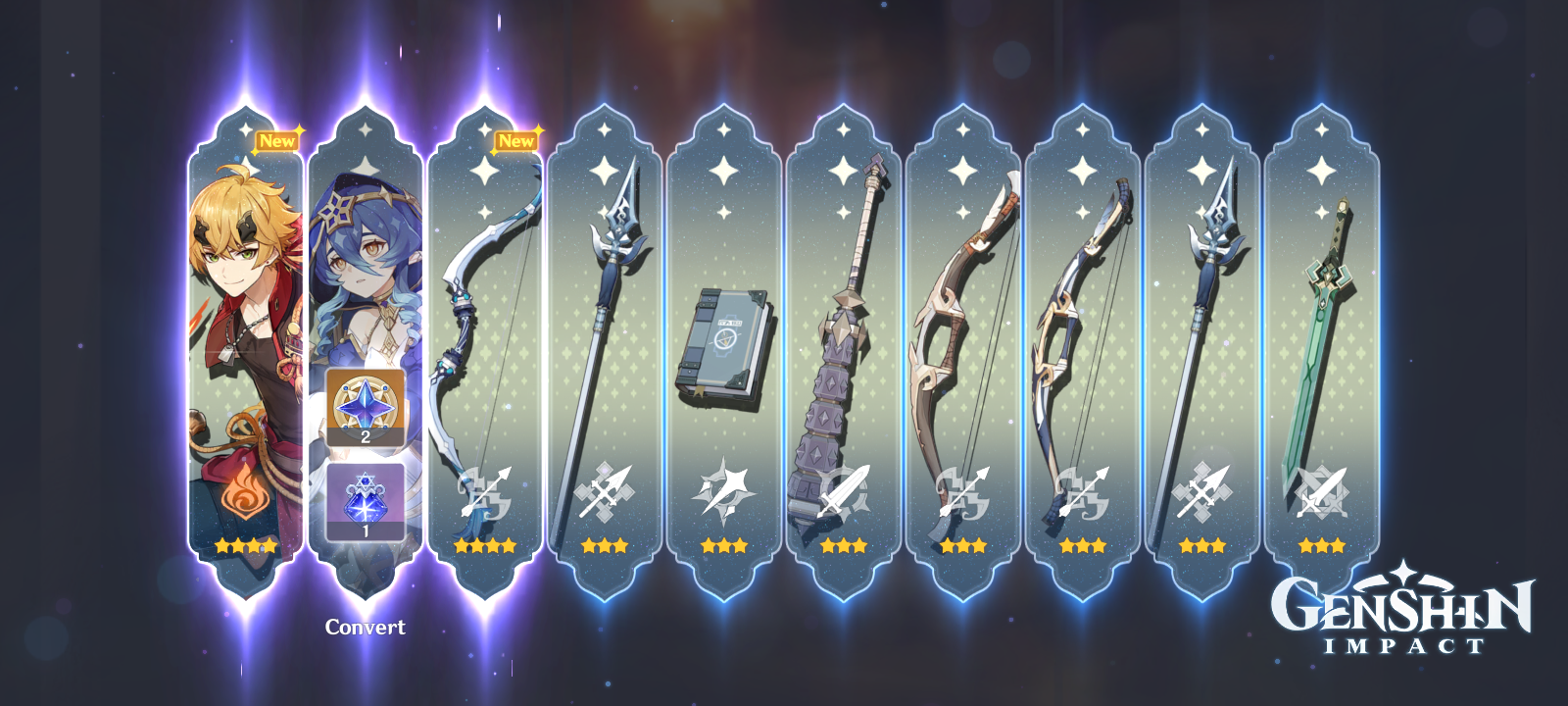This screenshot has height=706, width=1568.
Task: Click the Pyro flame emblem on Thoma's card
Action: (247, 490)
